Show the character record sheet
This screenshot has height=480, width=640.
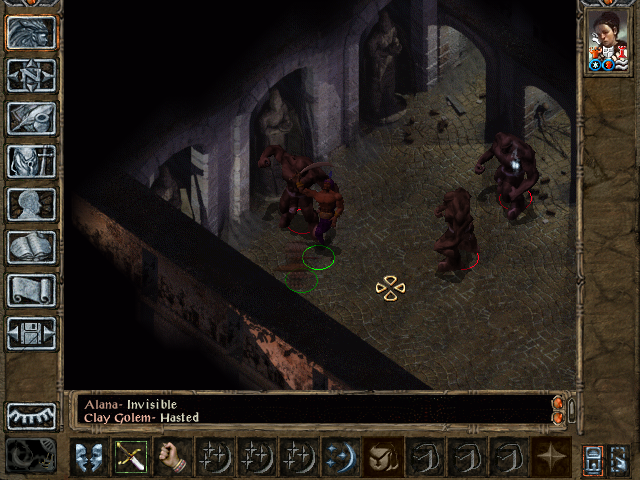(x=31, y=204)
